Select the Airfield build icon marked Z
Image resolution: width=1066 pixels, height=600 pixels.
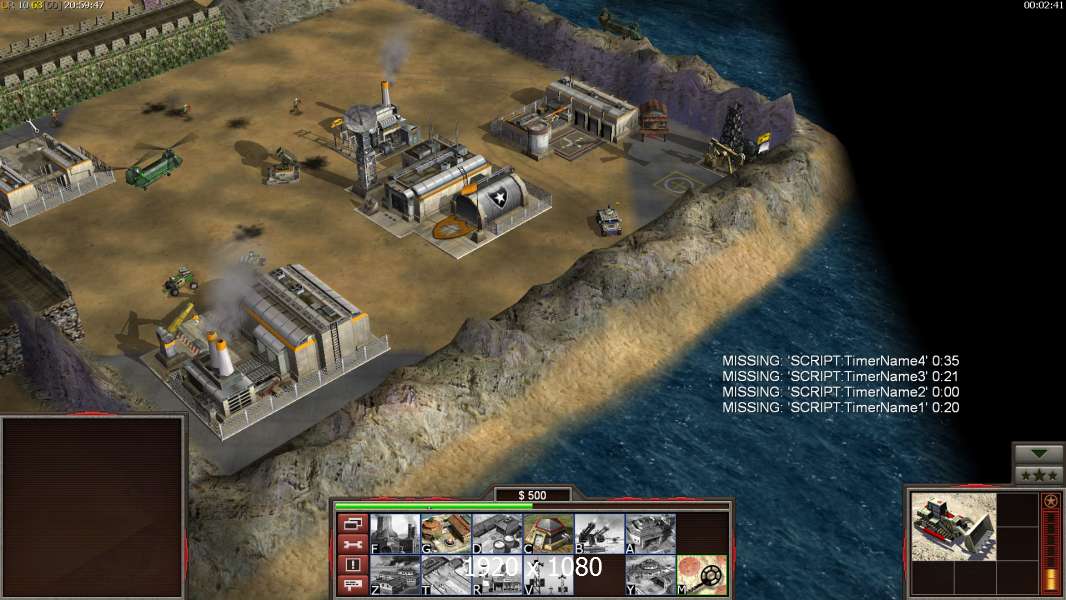(395, 575)
